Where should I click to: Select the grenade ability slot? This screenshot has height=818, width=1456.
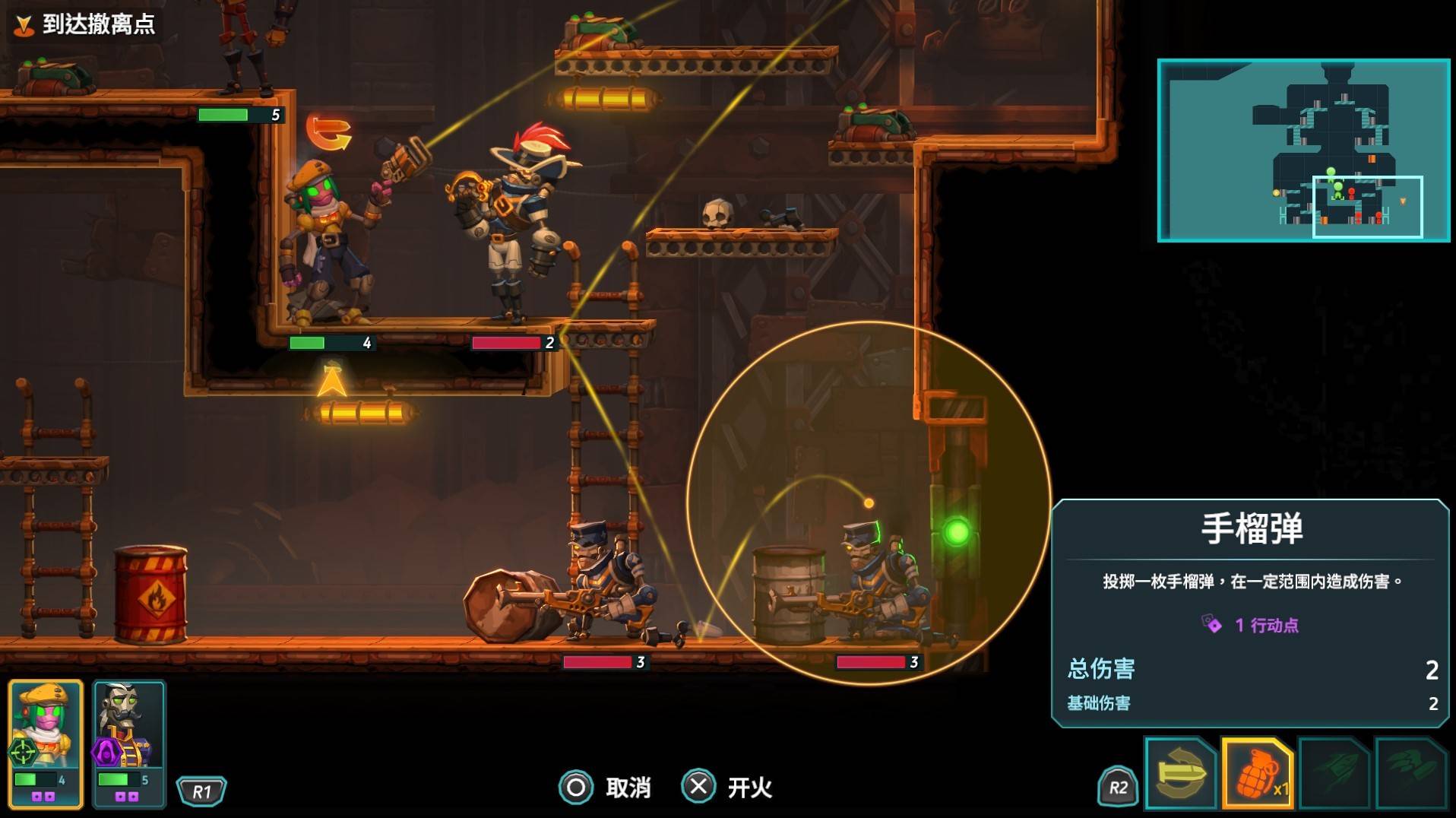[1258, 772]
